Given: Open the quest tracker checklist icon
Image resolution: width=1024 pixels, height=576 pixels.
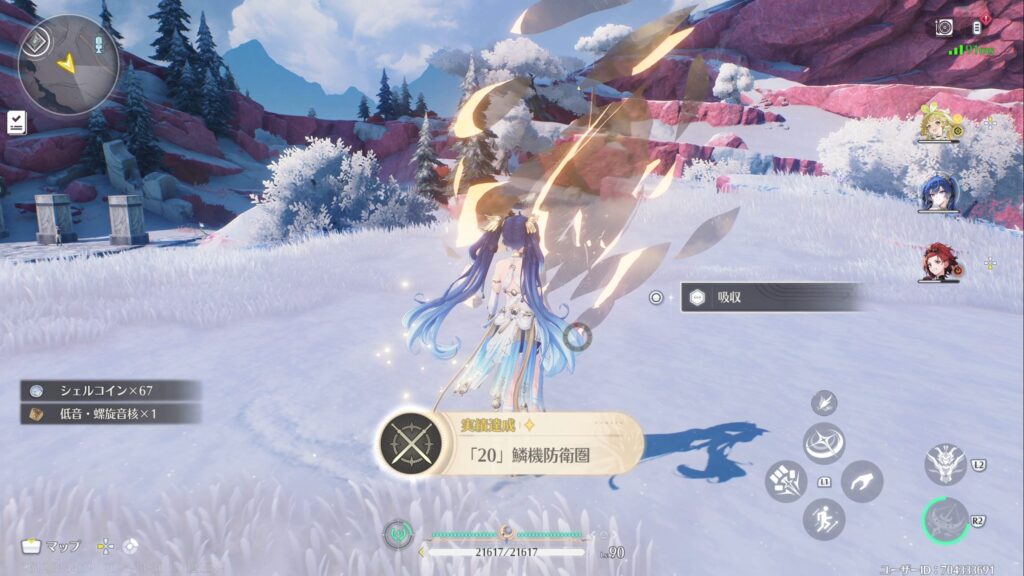Looking at the screenshot, I should point(17,123).
